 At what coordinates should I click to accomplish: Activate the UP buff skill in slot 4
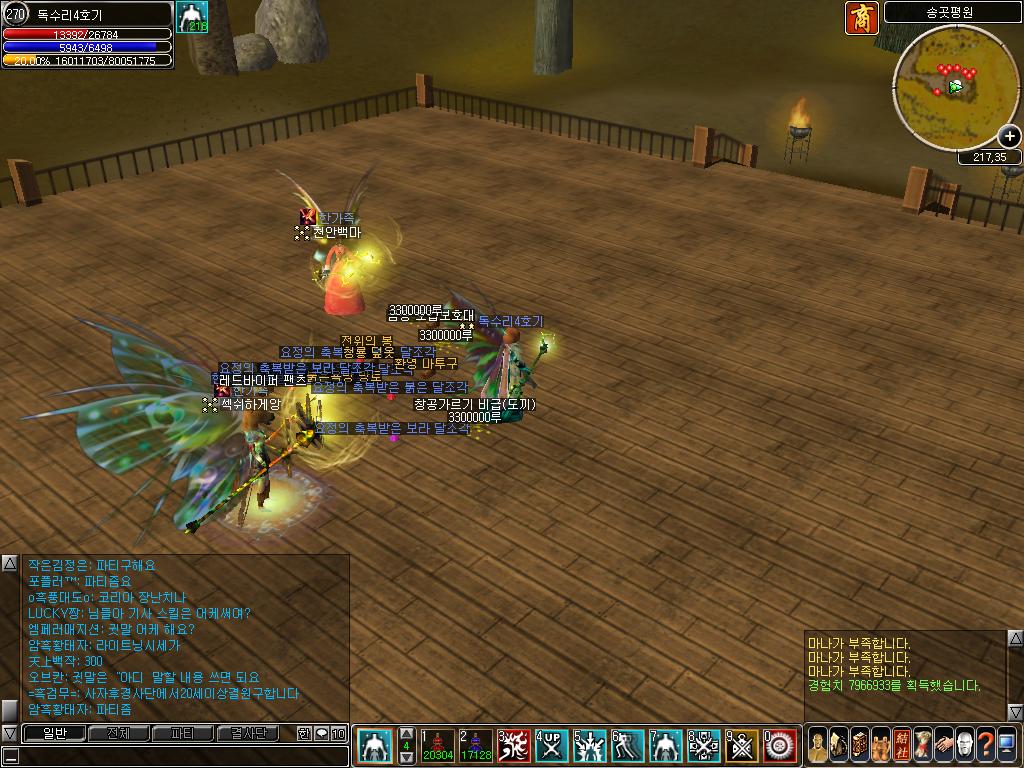click(552, 746)
